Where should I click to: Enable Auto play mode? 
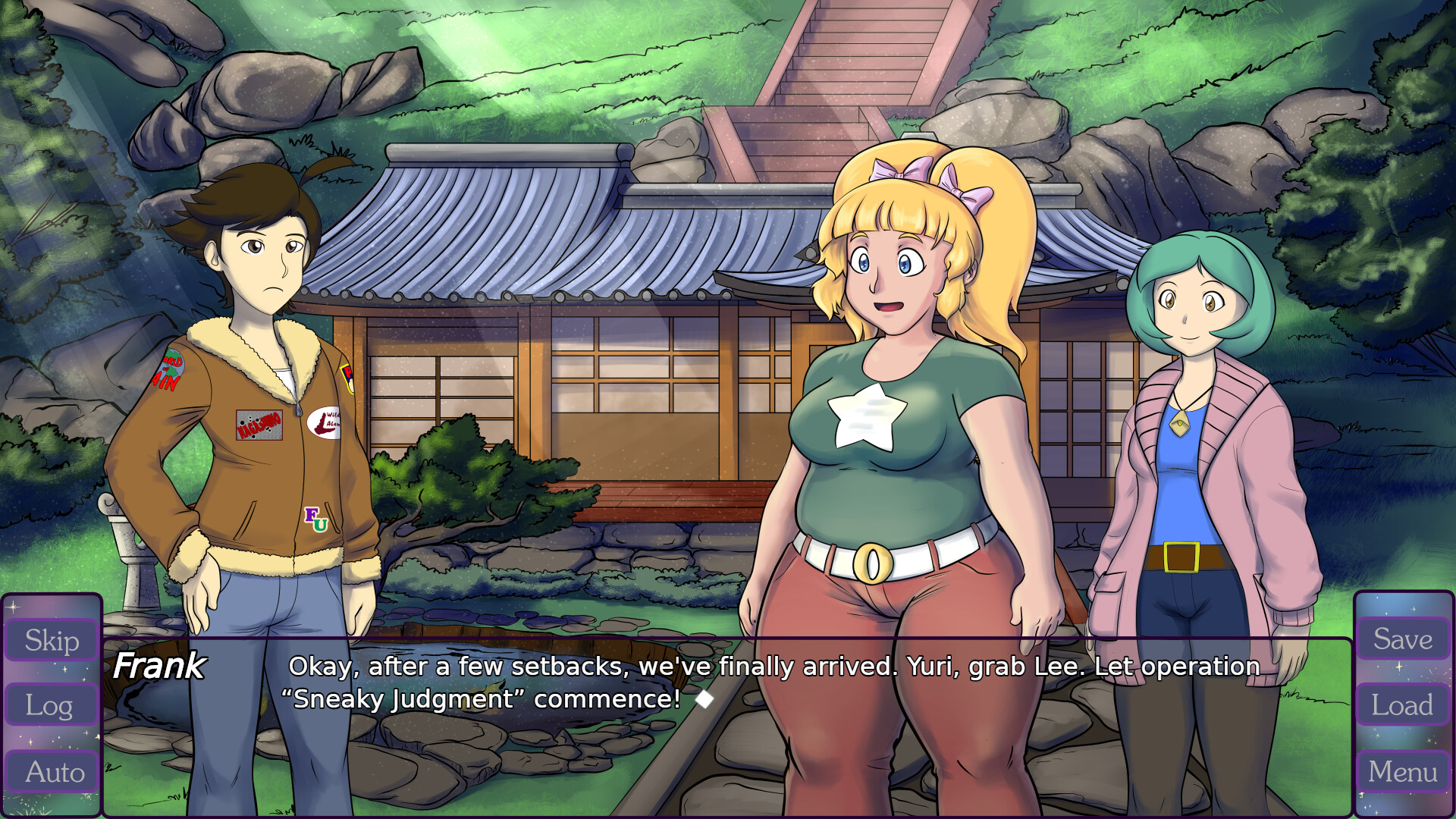[x=51, y=772]
